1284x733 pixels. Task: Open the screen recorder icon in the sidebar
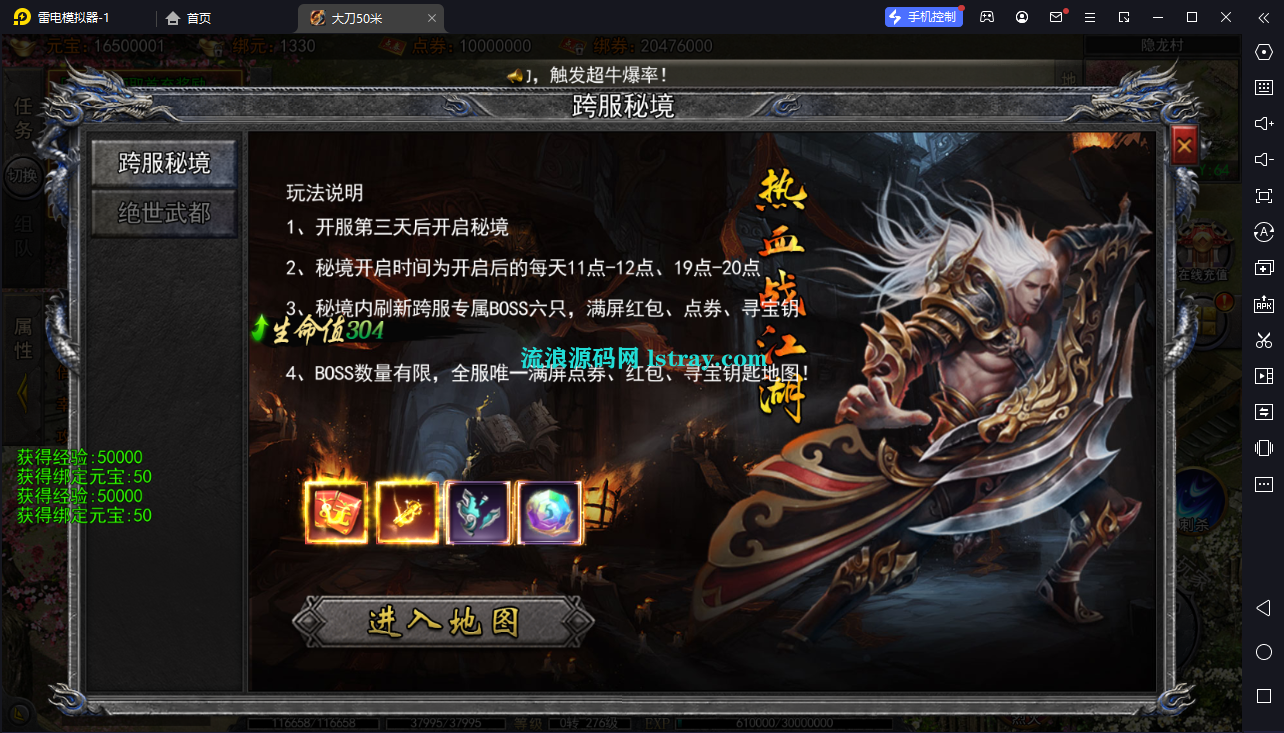coord(1263,375)
